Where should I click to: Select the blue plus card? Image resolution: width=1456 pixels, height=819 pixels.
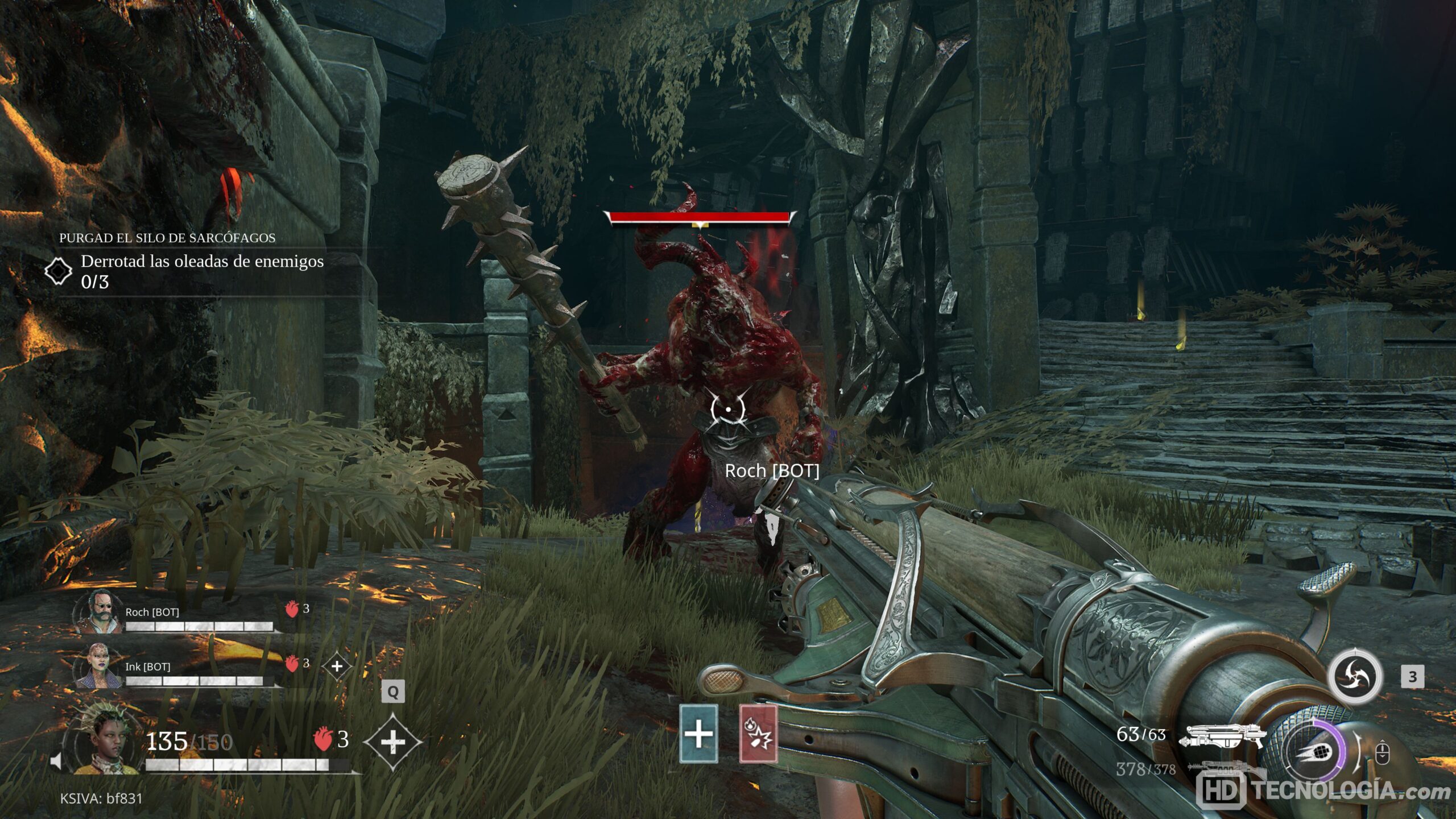698,734
